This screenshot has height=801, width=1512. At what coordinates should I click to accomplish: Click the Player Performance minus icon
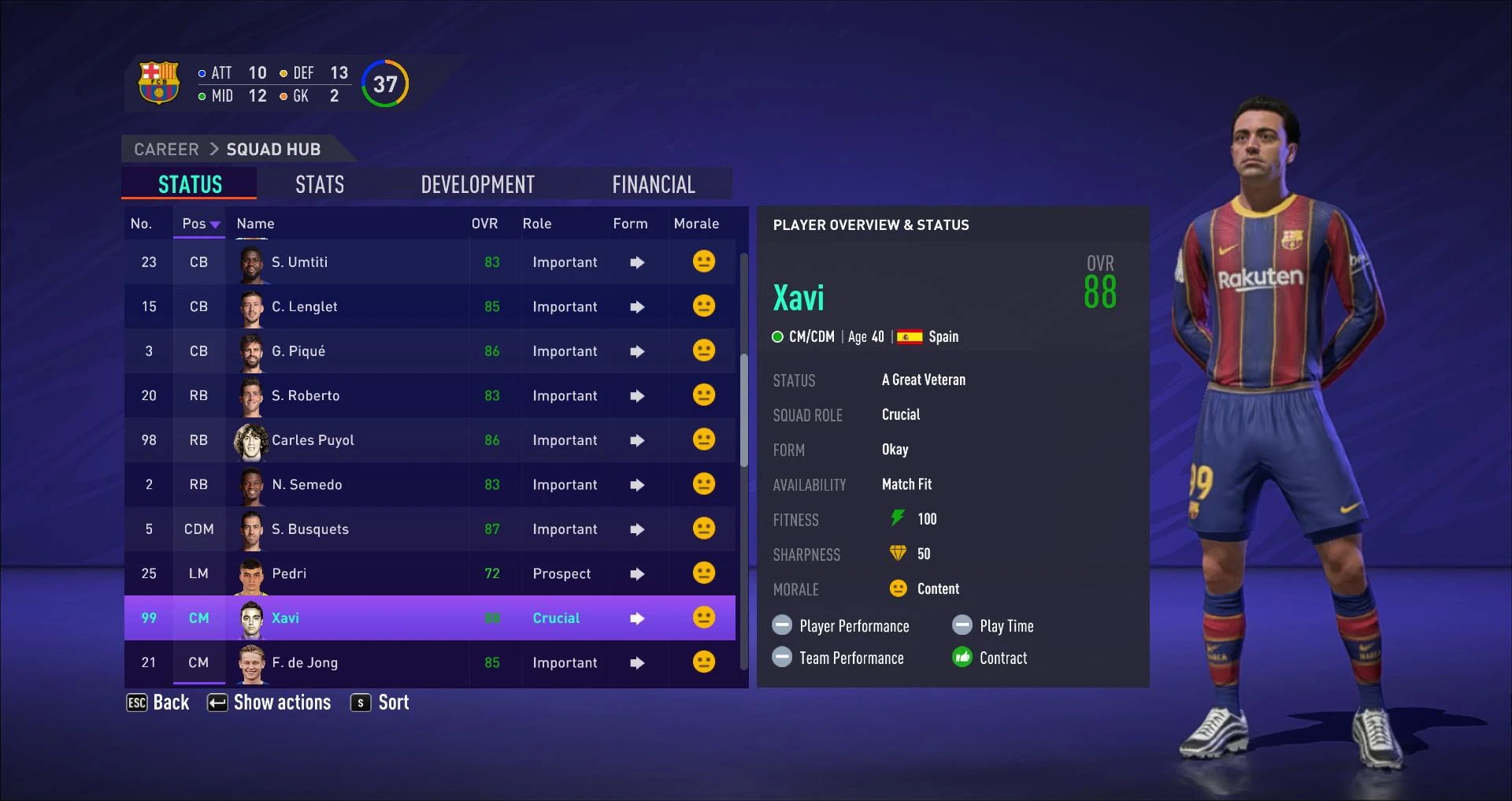click(x=782, y=625)
